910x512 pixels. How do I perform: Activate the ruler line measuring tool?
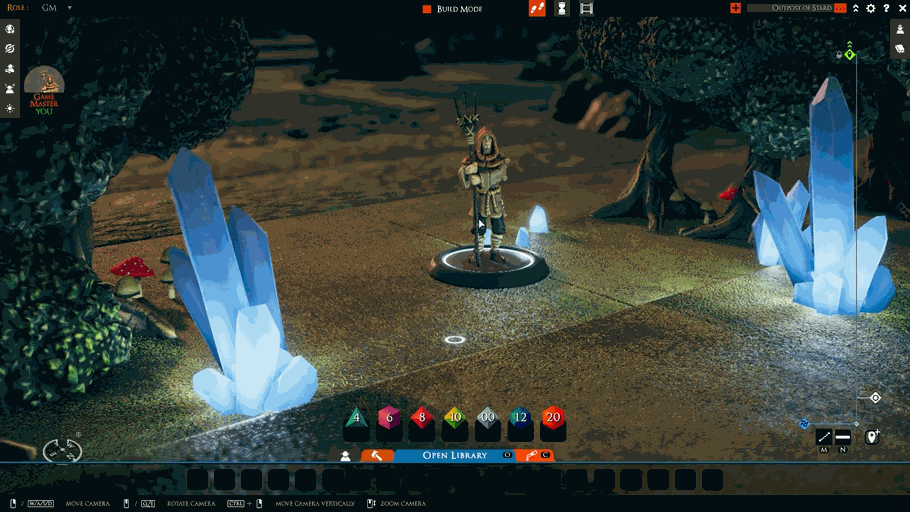(824, 437)
